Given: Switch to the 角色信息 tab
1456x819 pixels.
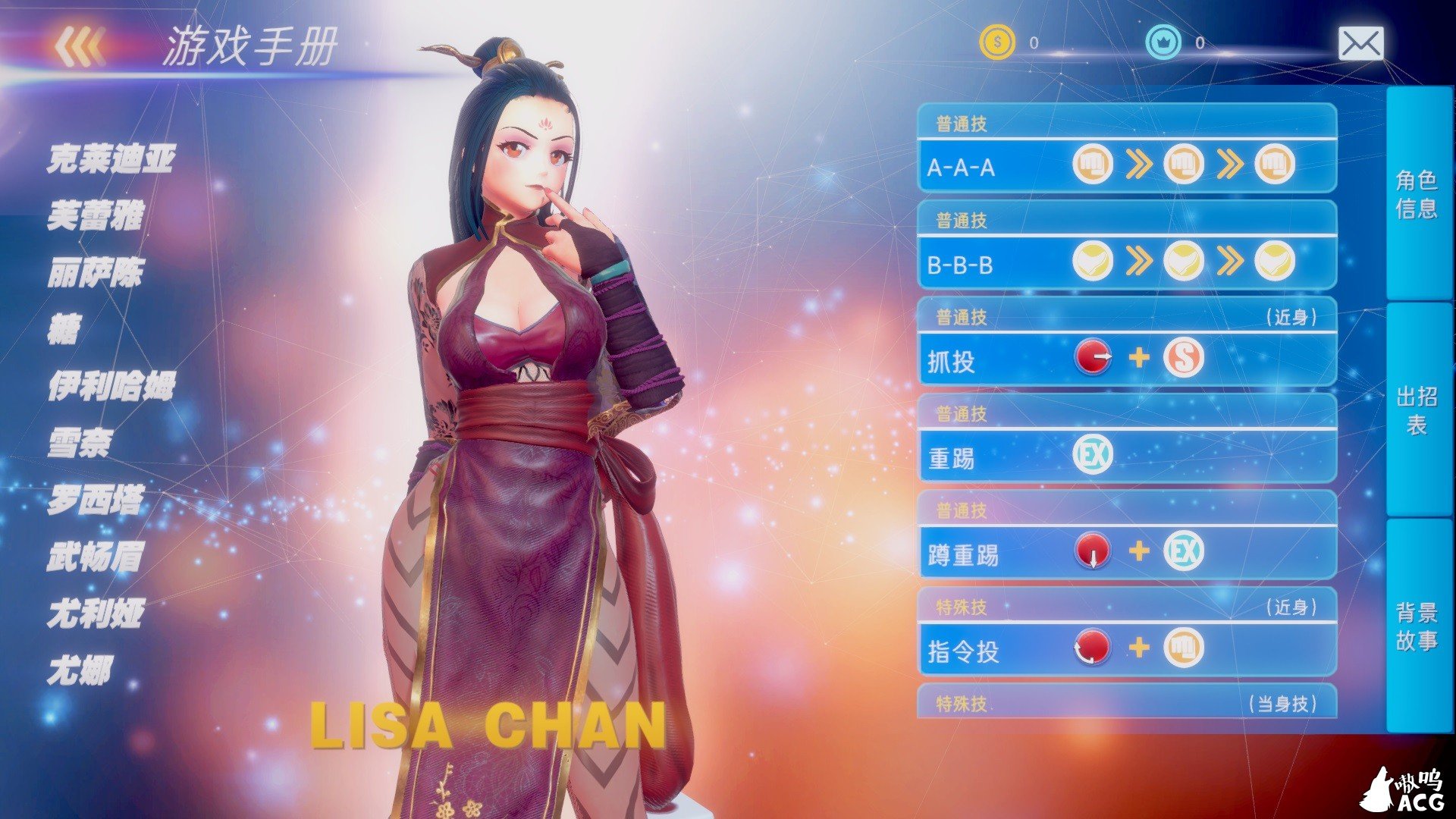Looking at the screenshot, I should (1422, 186).
